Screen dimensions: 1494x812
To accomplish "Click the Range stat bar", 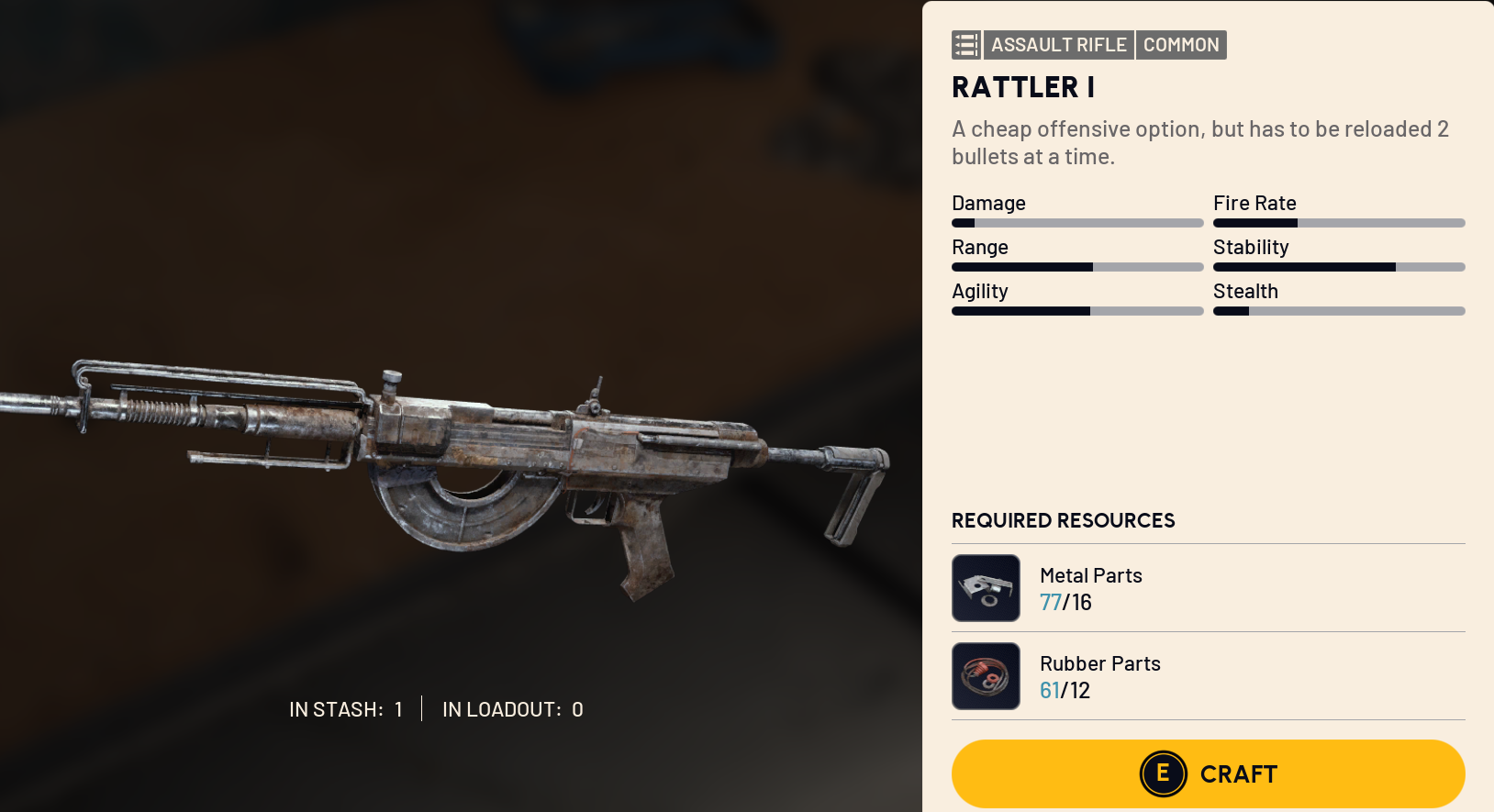I will 1076,266.
